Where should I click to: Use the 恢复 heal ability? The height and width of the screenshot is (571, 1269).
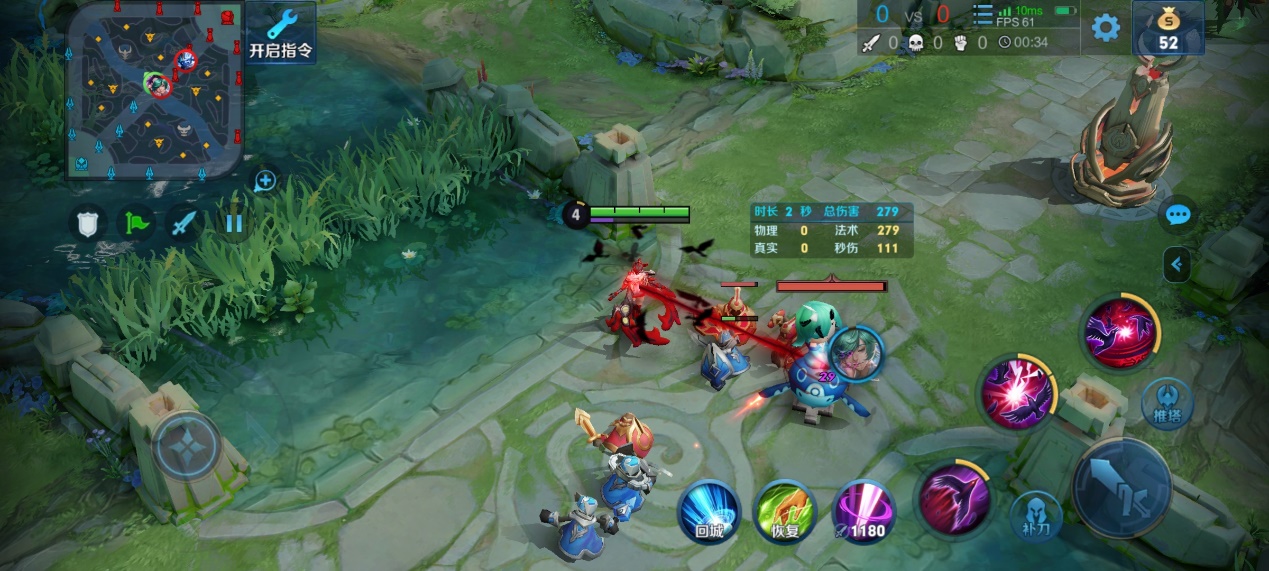pyautogui.click(x=785, y=510)
